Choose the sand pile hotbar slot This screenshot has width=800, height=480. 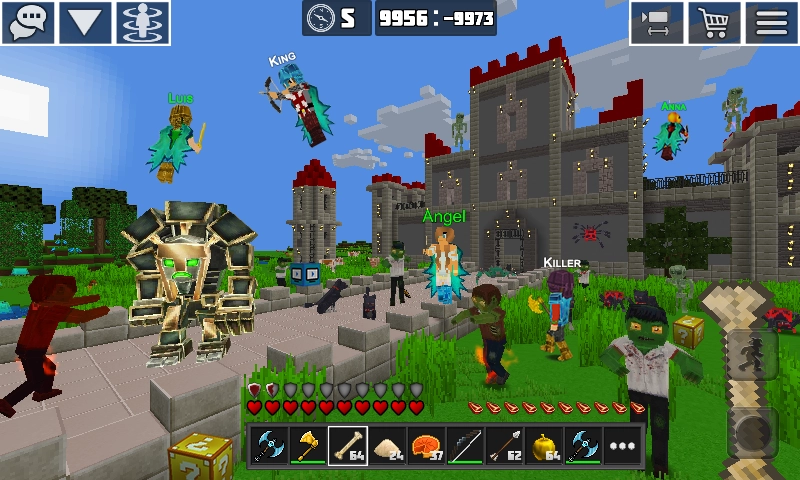point(386,446)
